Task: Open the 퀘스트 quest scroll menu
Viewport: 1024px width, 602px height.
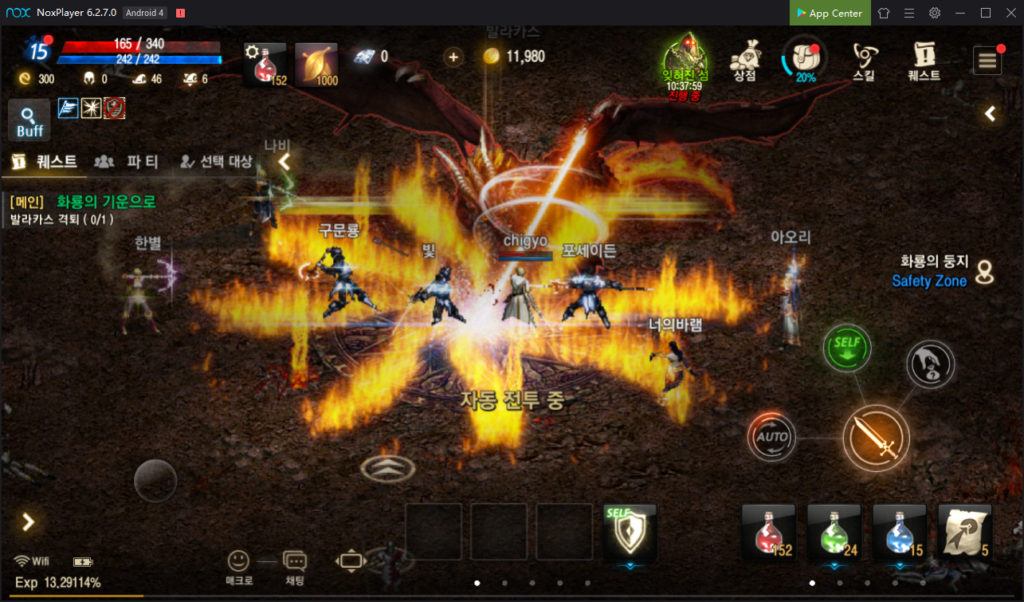Action: tap(923, 60)
